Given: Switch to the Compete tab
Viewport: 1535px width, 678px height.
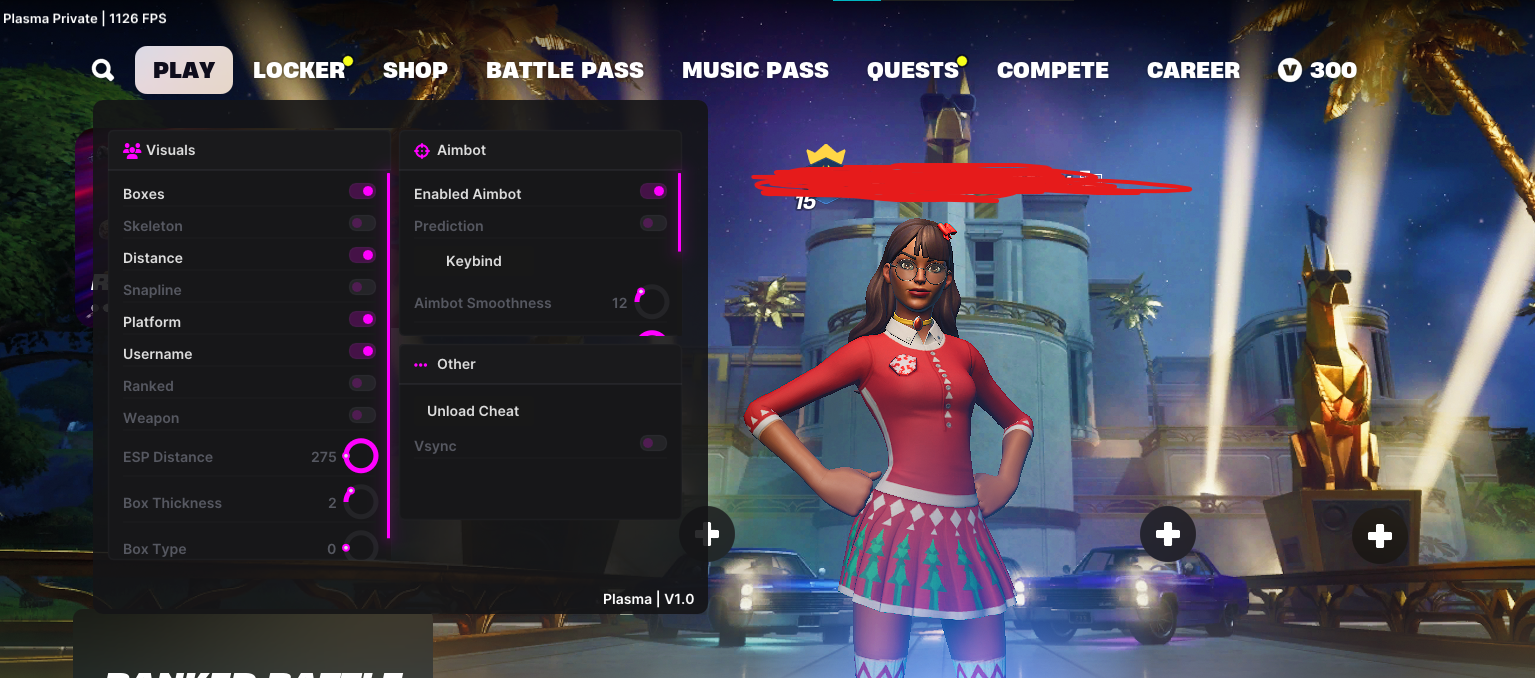Looking at the screenshot, I should tap(1052, 70).
